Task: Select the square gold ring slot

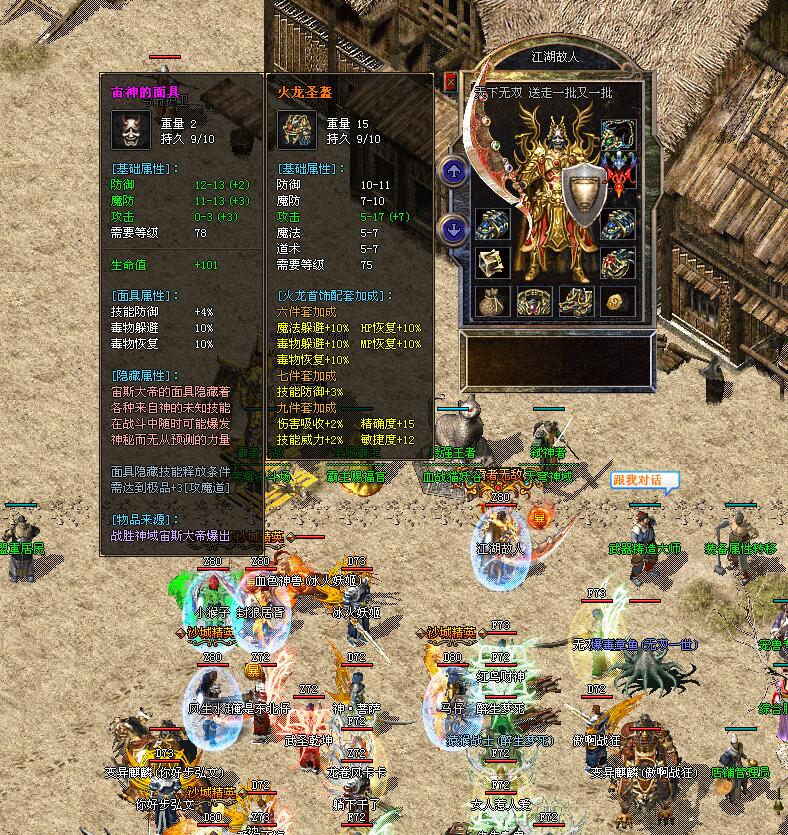Action: coord(492,262)
